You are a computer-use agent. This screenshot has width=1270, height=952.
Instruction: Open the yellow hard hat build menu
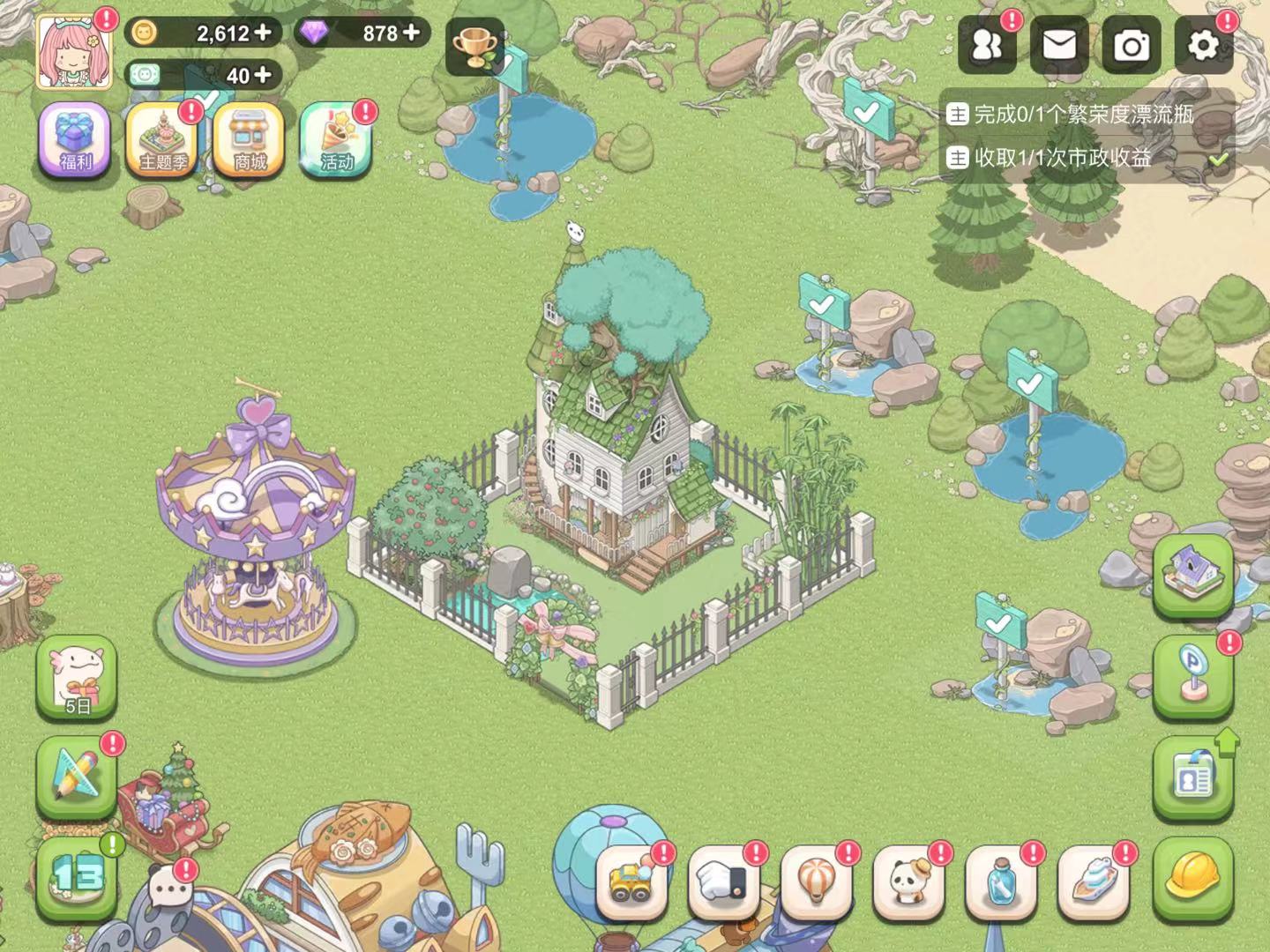click(x=1192, y=874)
